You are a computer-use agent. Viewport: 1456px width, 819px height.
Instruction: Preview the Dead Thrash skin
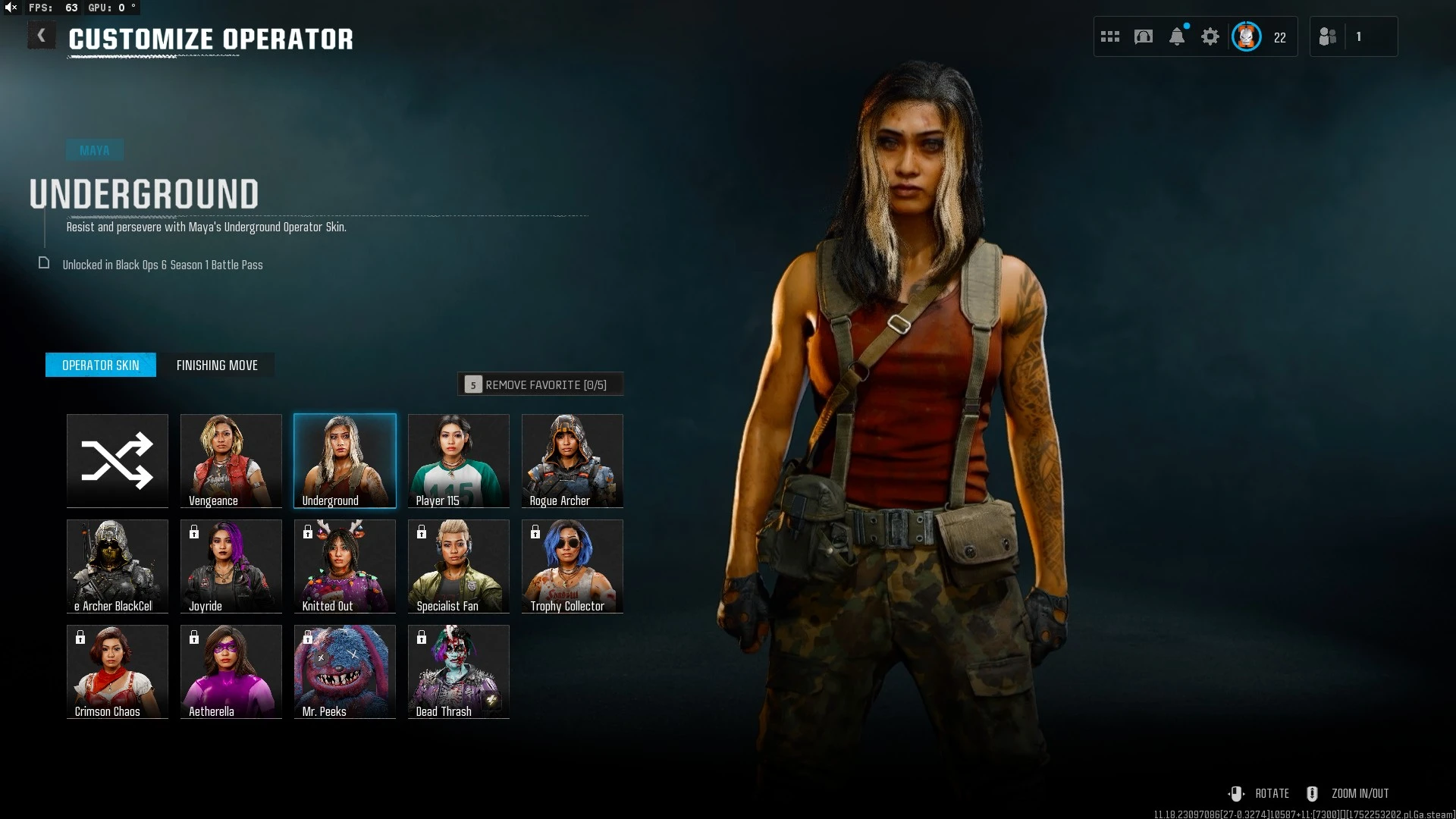459,671
